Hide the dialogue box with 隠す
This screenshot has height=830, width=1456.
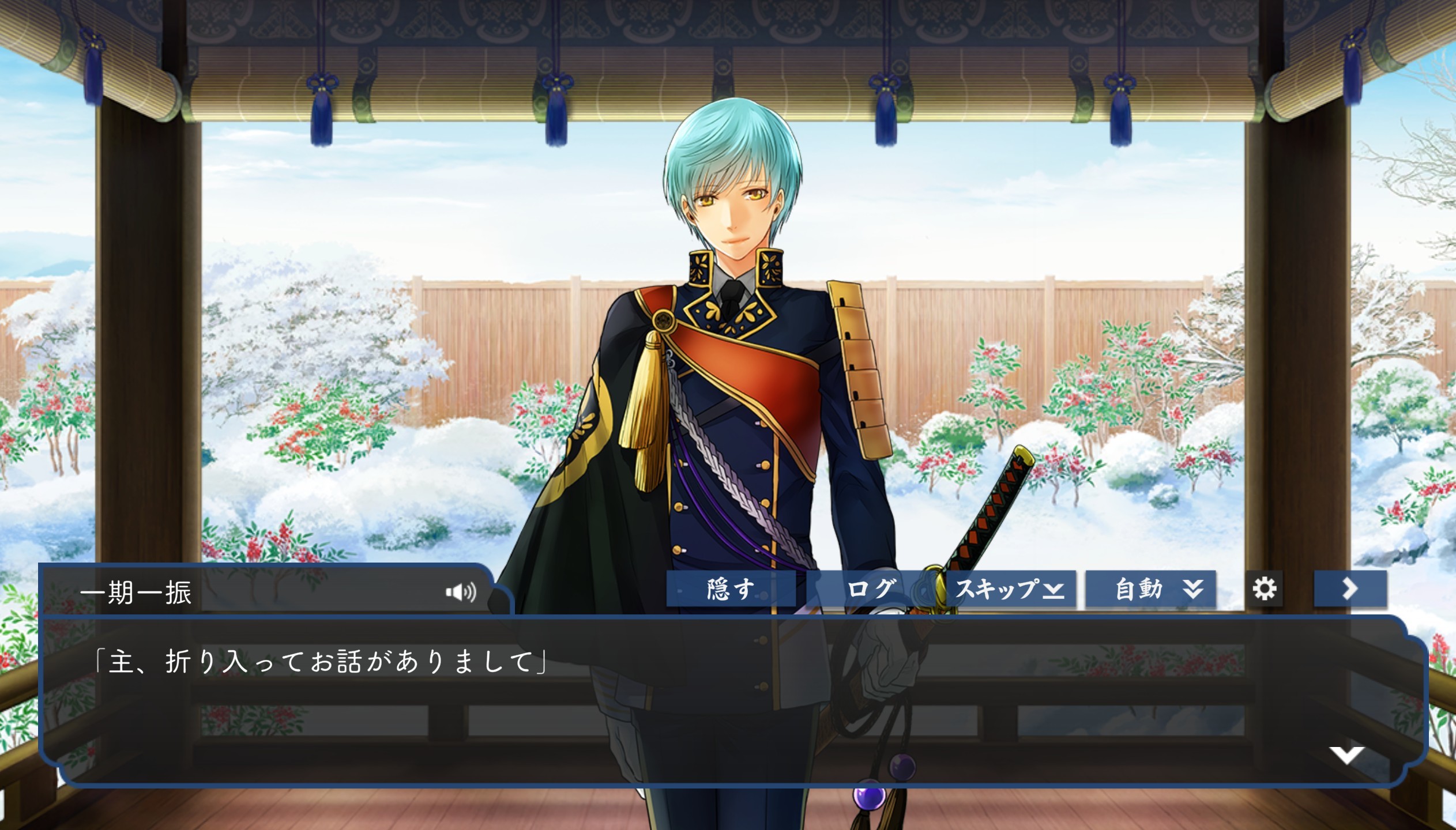coord(731,589)
